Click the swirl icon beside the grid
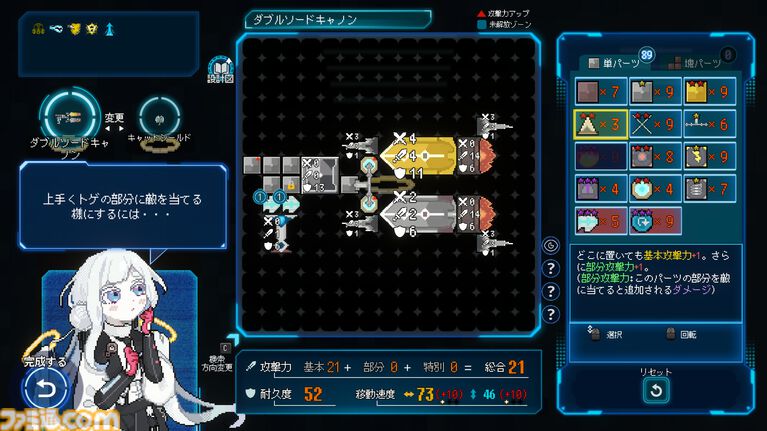Image resolution: width=767 pixels, height=431 pixels. (x=550, y=245)
